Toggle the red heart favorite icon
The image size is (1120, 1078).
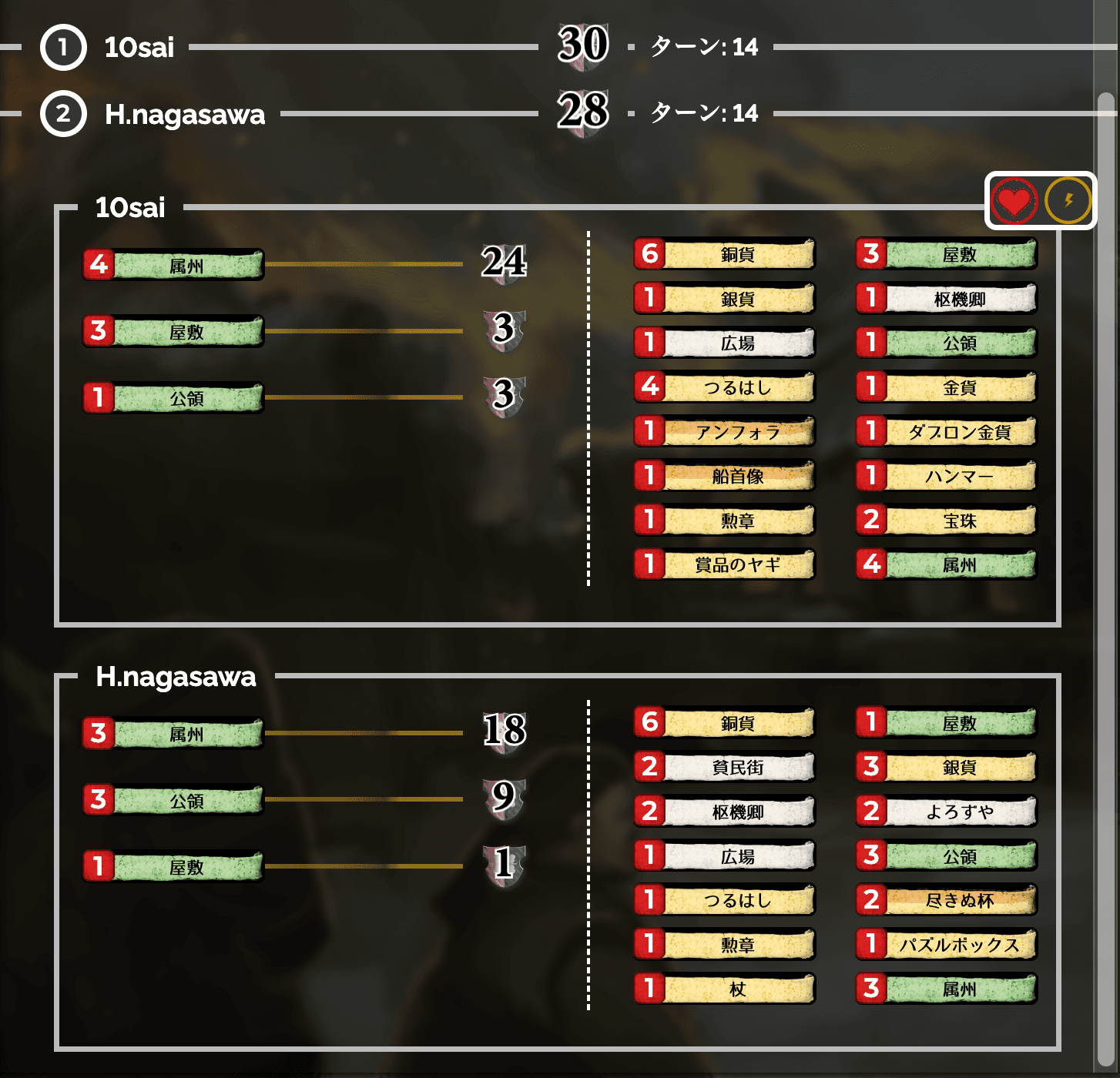[x=1014, y=199]
